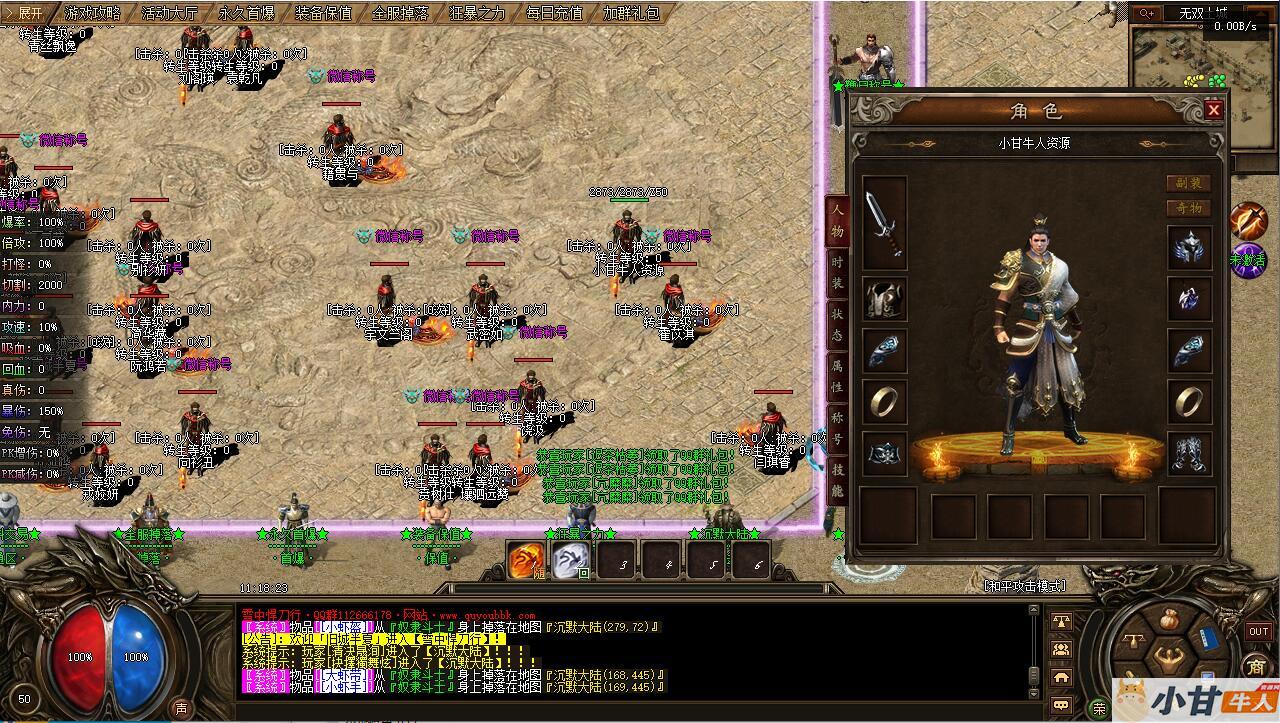Click the 加群礼包 gift pack entry
1280x723 pixels.
click(x=631, y=13)
